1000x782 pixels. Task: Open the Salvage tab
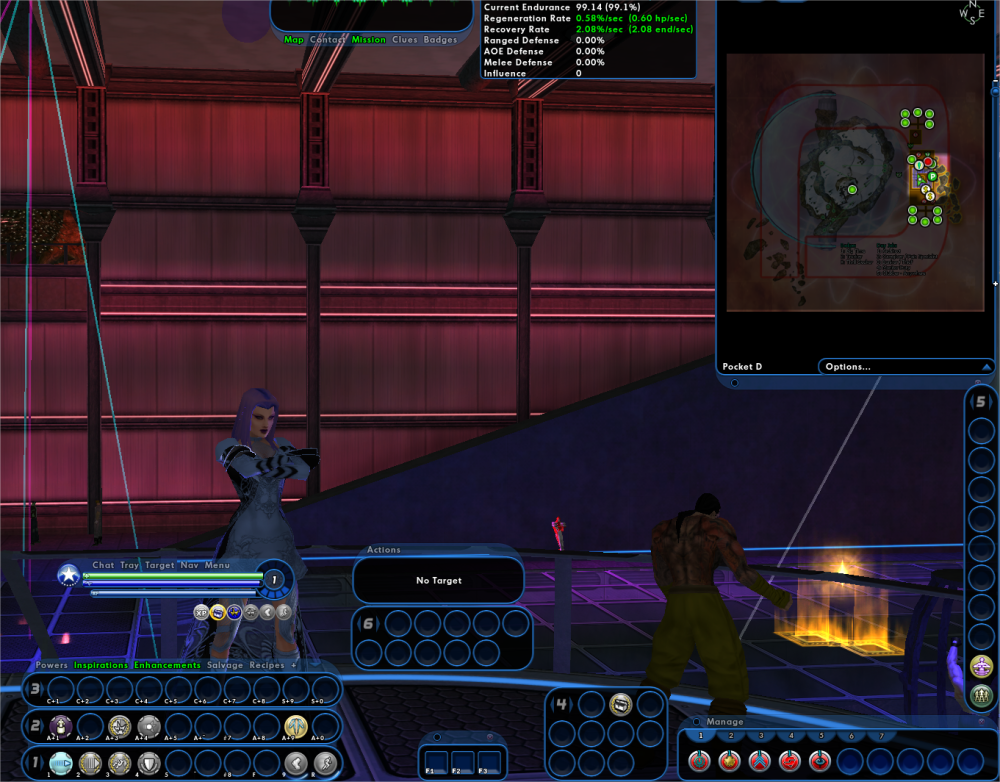(225, 665)
